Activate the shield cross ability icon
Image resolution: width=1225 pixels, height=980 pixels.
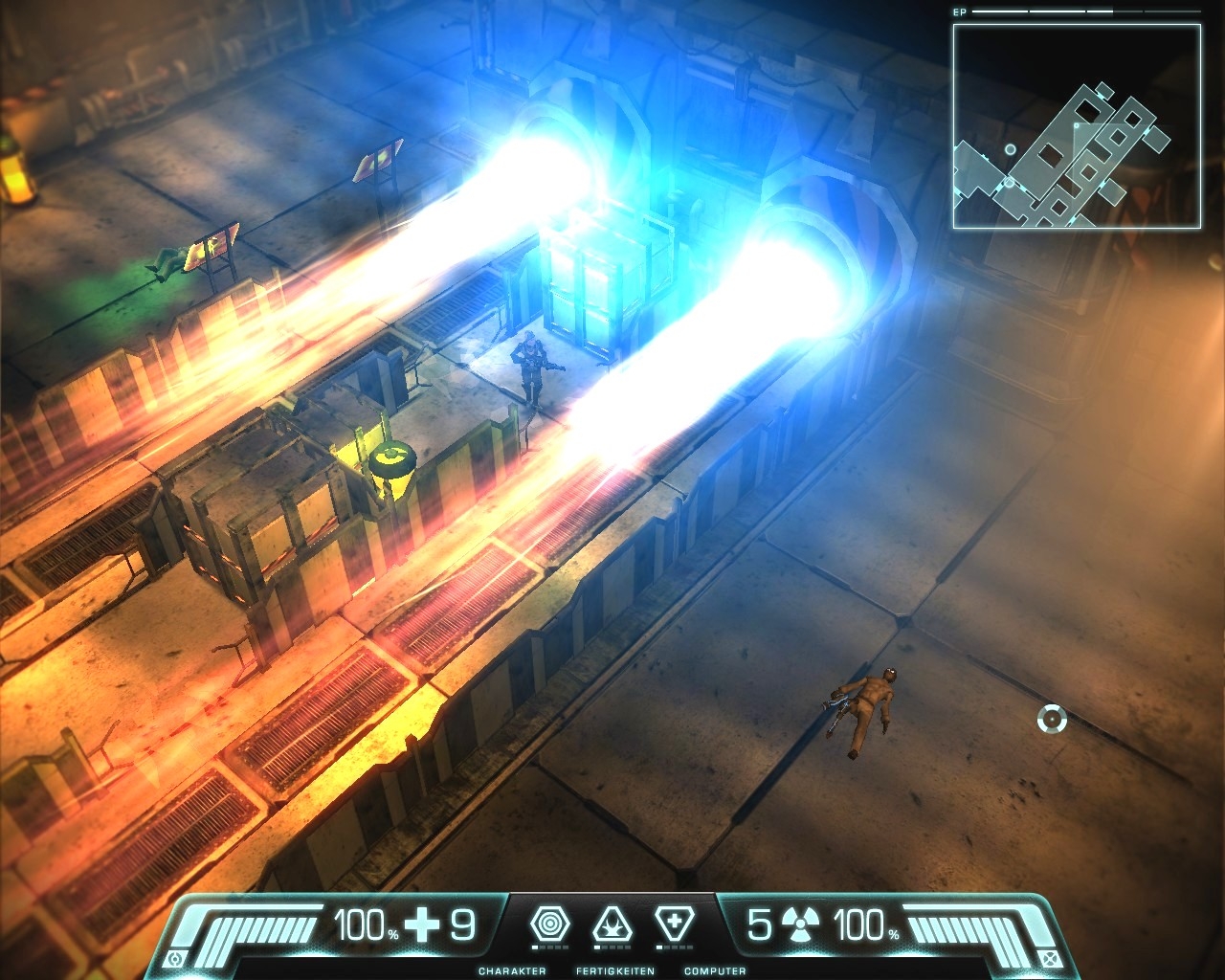(x=675, y=924)
